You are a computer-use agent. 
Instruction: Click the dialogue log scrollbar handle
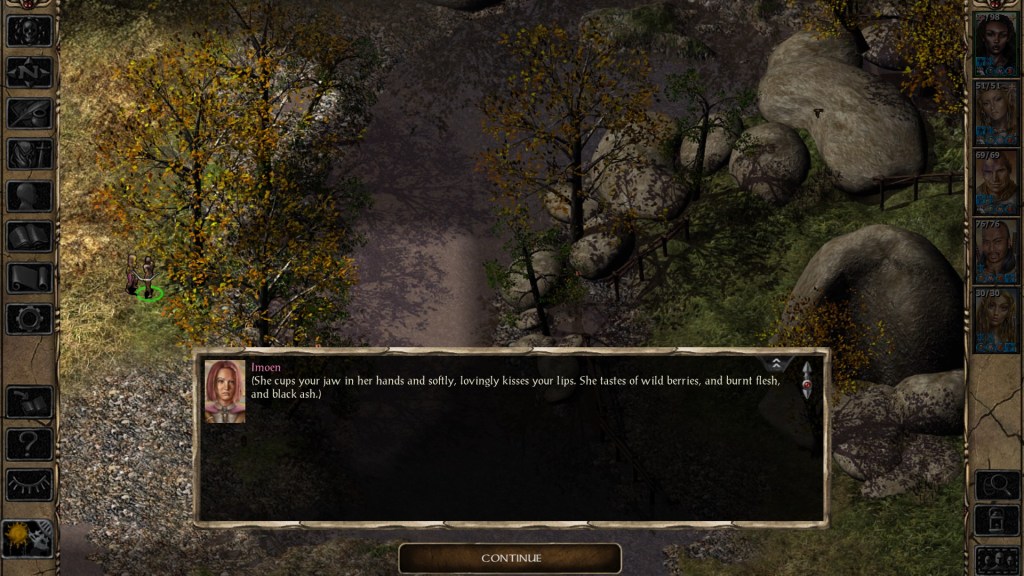(x=806, y=381)
